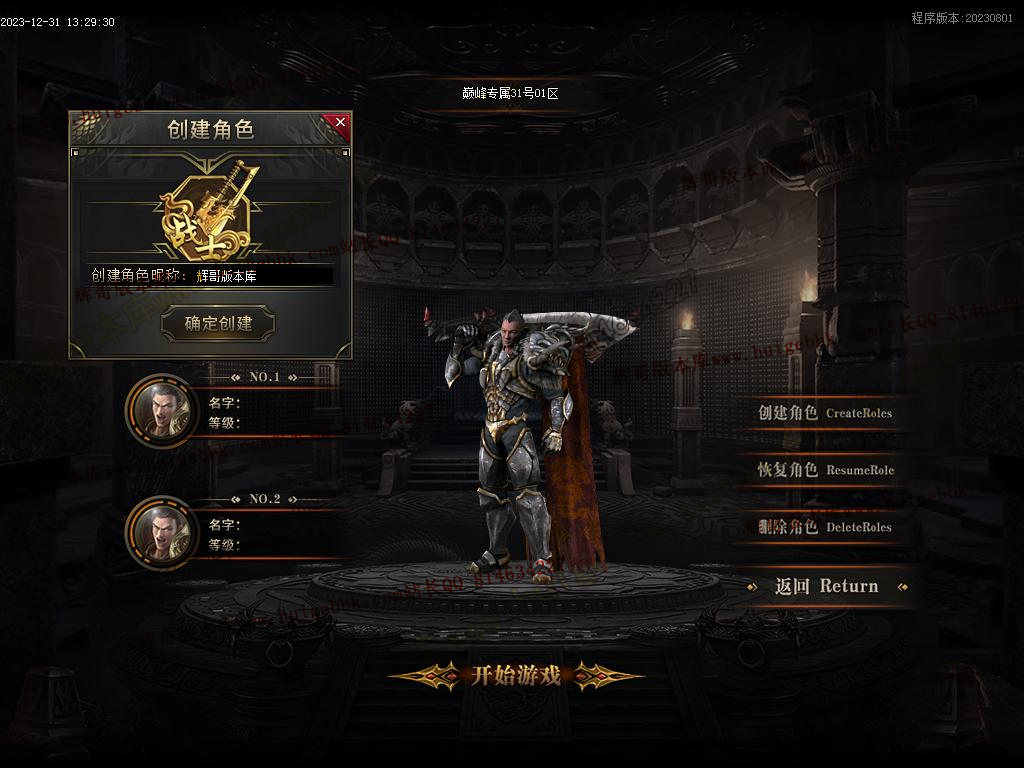Go back with 返回 Return
The image size is (1024, 768).
[x=826, y=587]
